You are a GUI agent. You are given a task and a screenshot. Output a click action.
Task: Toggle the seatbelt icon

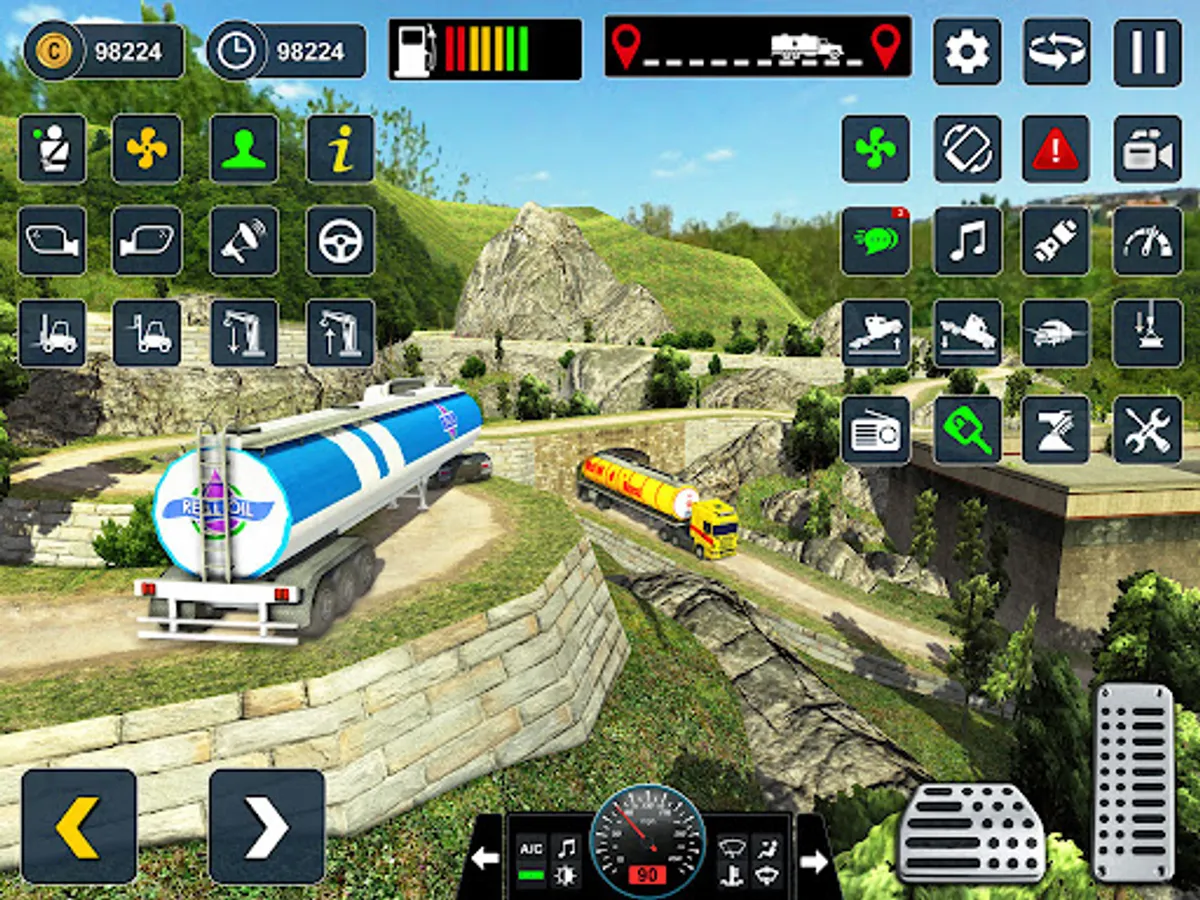(52, 149)
